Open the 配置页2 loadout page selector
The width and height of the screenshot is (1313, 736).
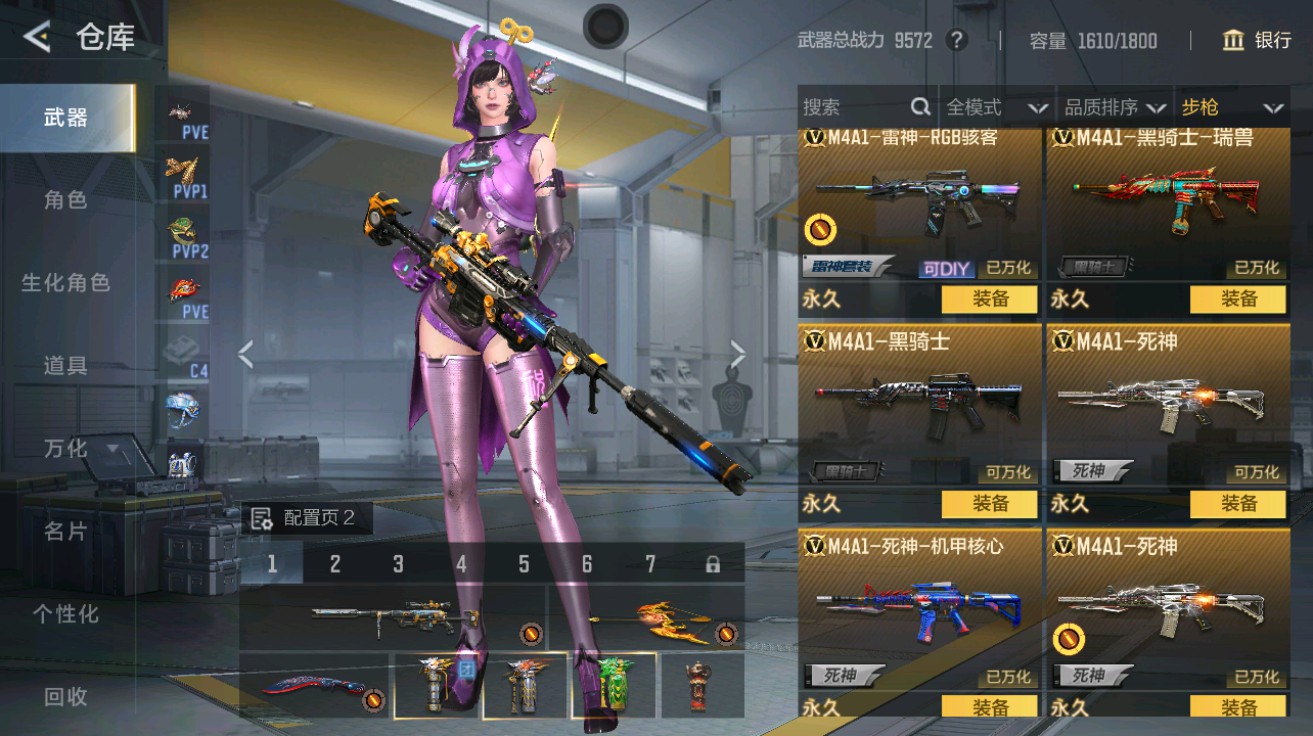[x=306, y=518]
